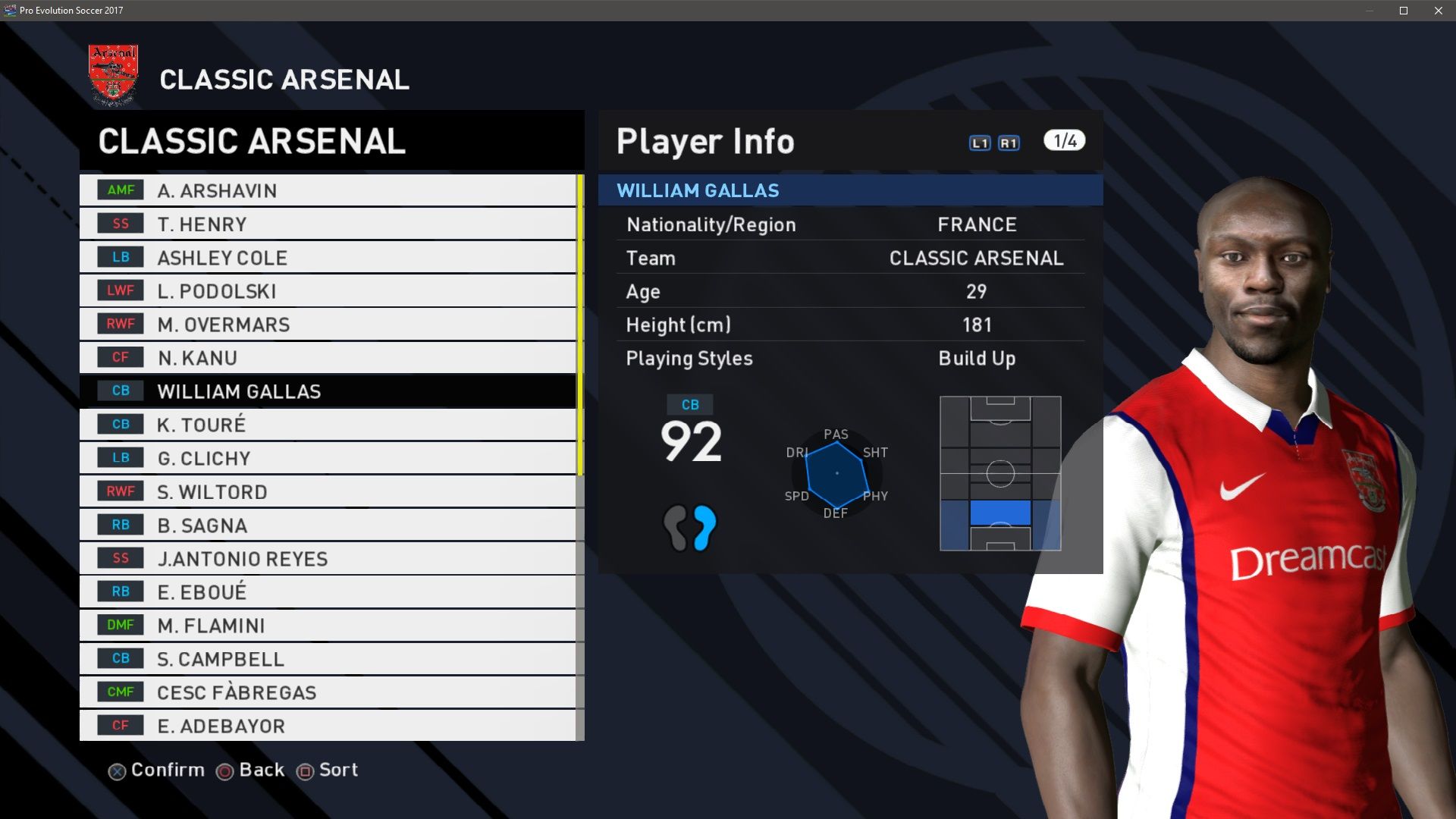Select B. Sagna row

(328, 525)
